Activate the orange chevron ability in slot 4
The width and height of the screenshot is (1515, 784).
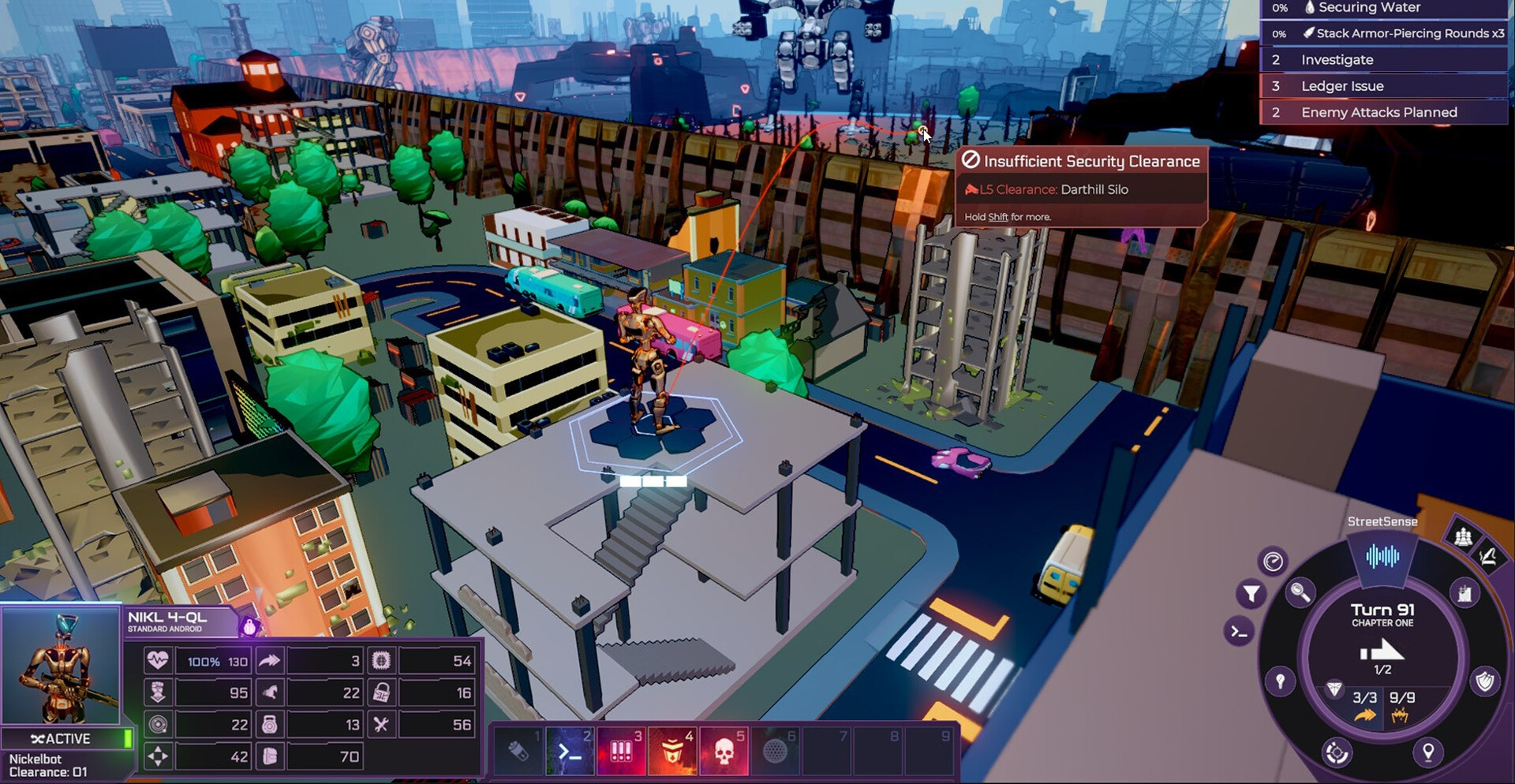click(x=672, y=750)
